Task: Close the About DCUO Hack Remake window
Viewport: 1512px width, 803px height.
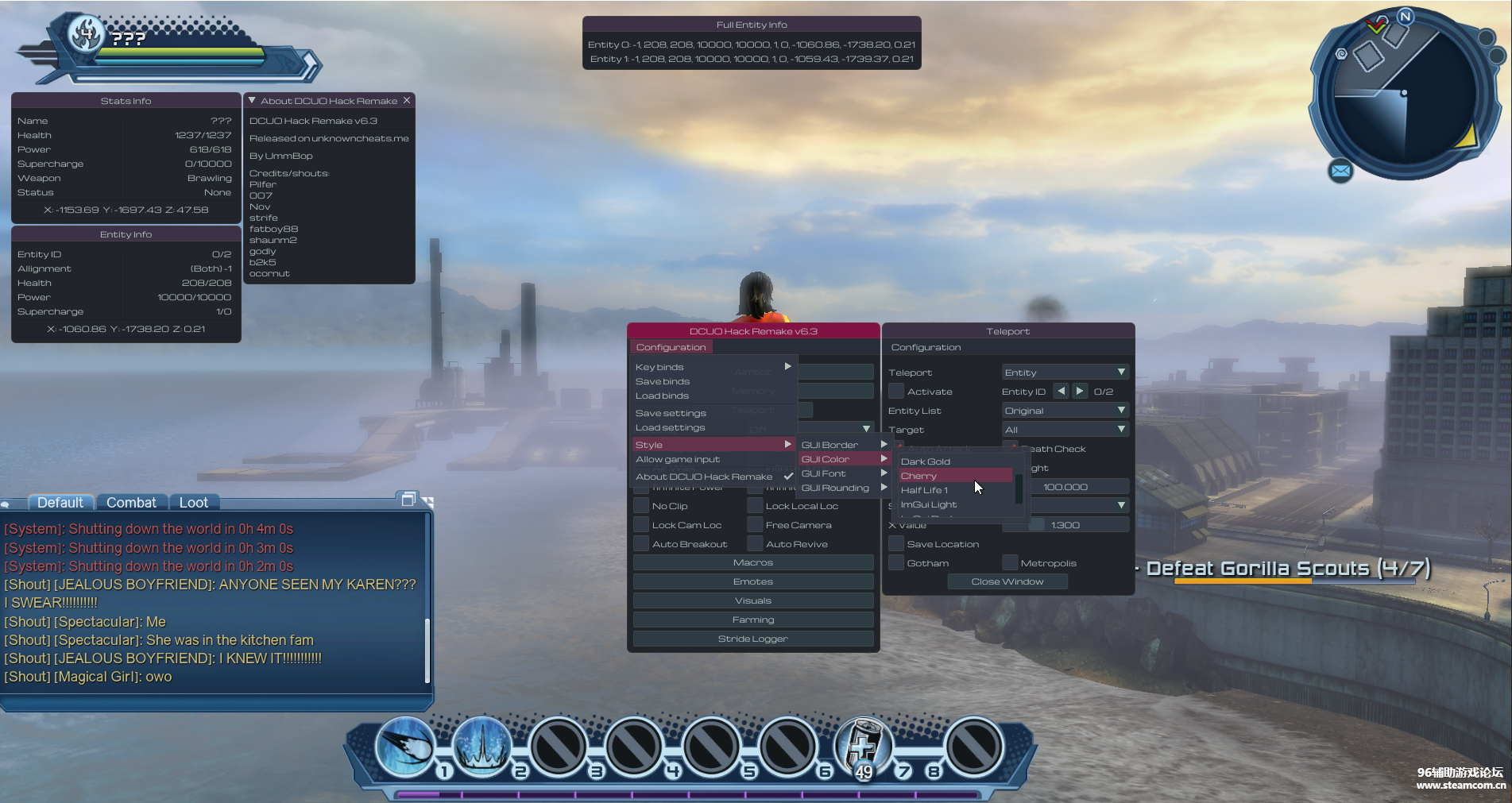Action: [x=407, y=100]
